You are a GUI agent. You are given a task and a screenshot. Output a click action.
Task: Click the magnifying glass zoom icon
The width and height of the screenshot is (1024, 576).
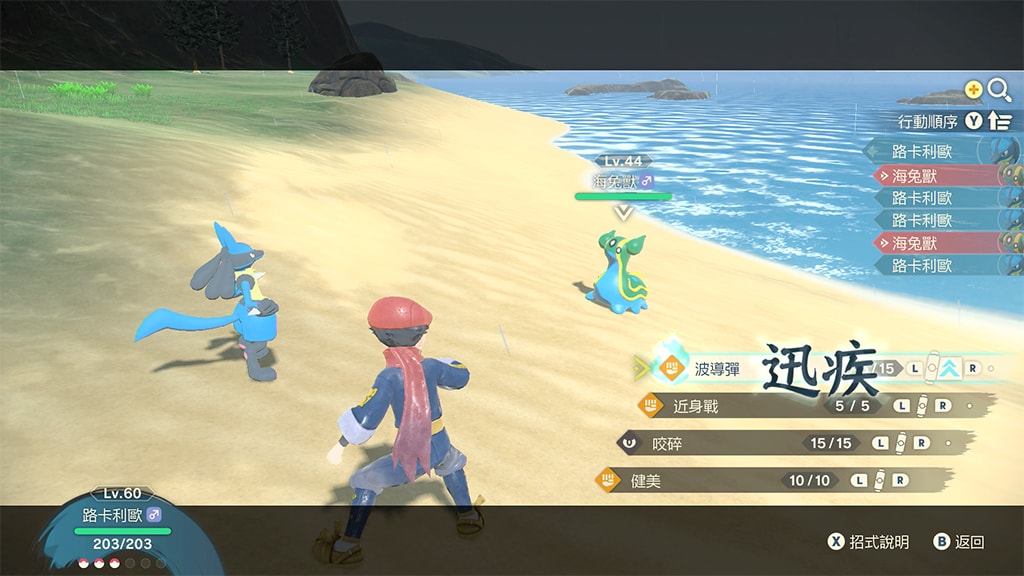(x=999, y=90)
